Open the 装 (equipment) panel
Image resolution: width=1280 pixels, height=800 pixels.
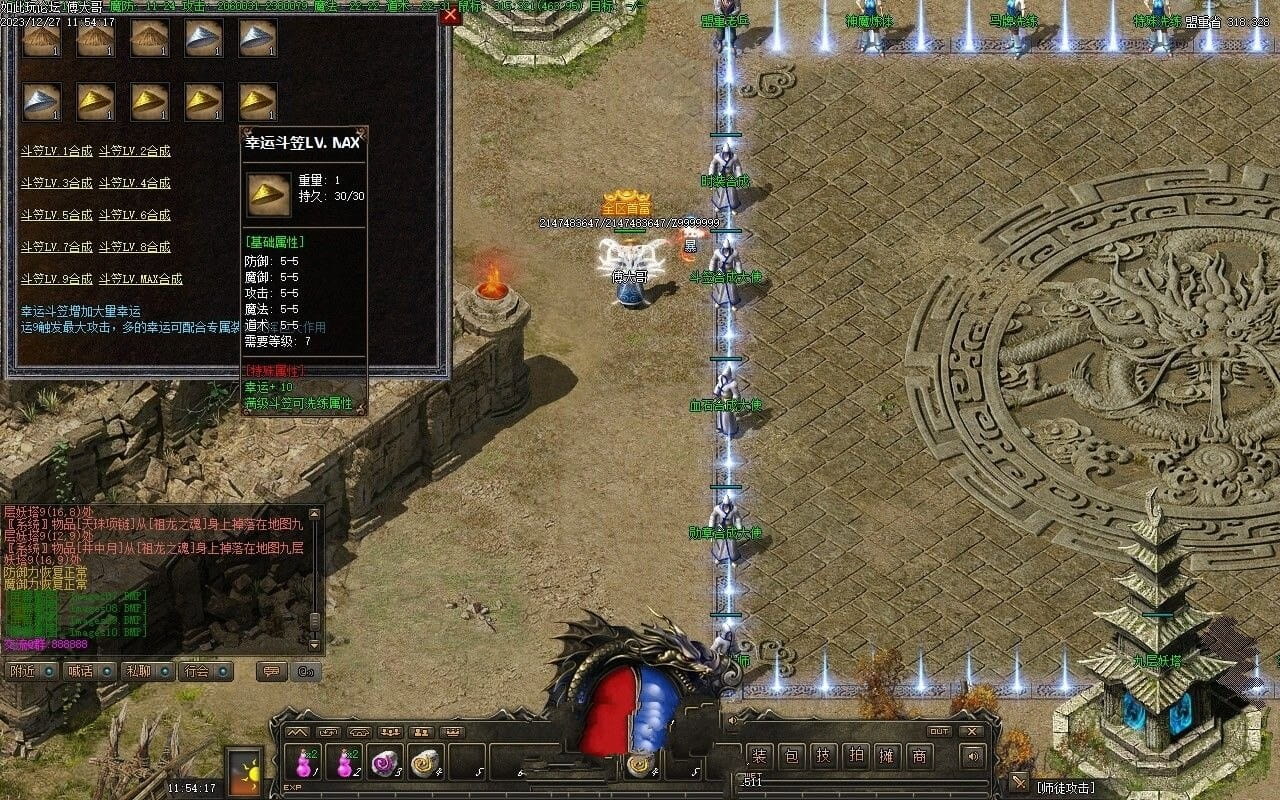[760, 756]
